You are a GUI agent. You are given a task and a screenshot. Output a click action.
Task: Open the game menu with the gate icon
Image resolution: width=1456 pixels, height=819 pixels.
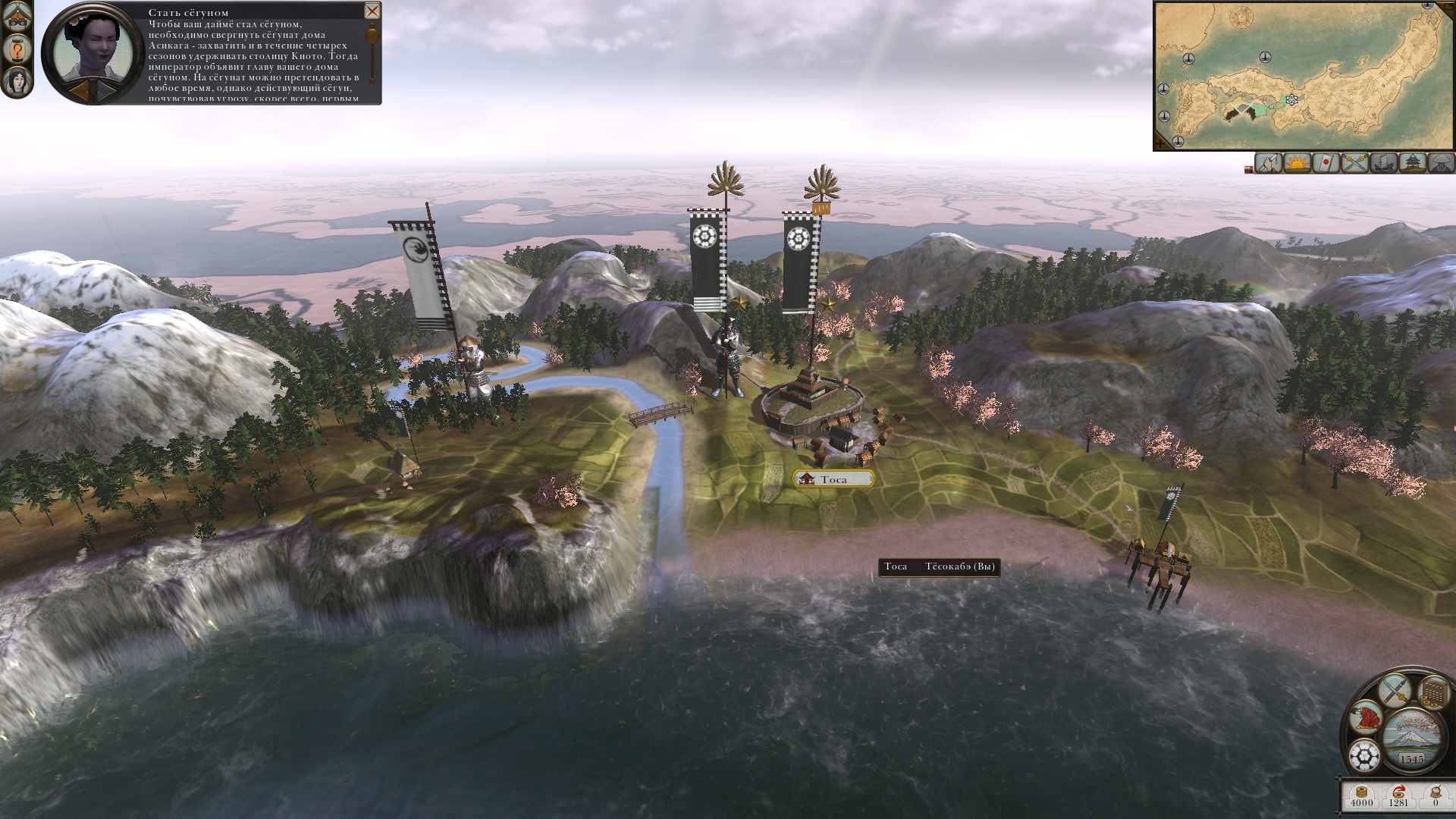(x=16, y=17)
